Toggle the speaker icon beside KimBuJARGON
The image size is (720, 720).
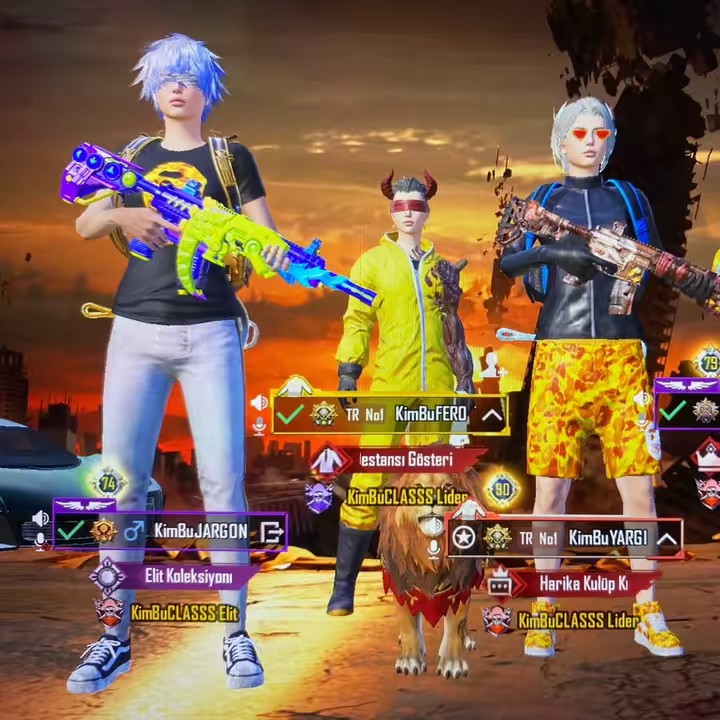(40, 518)
